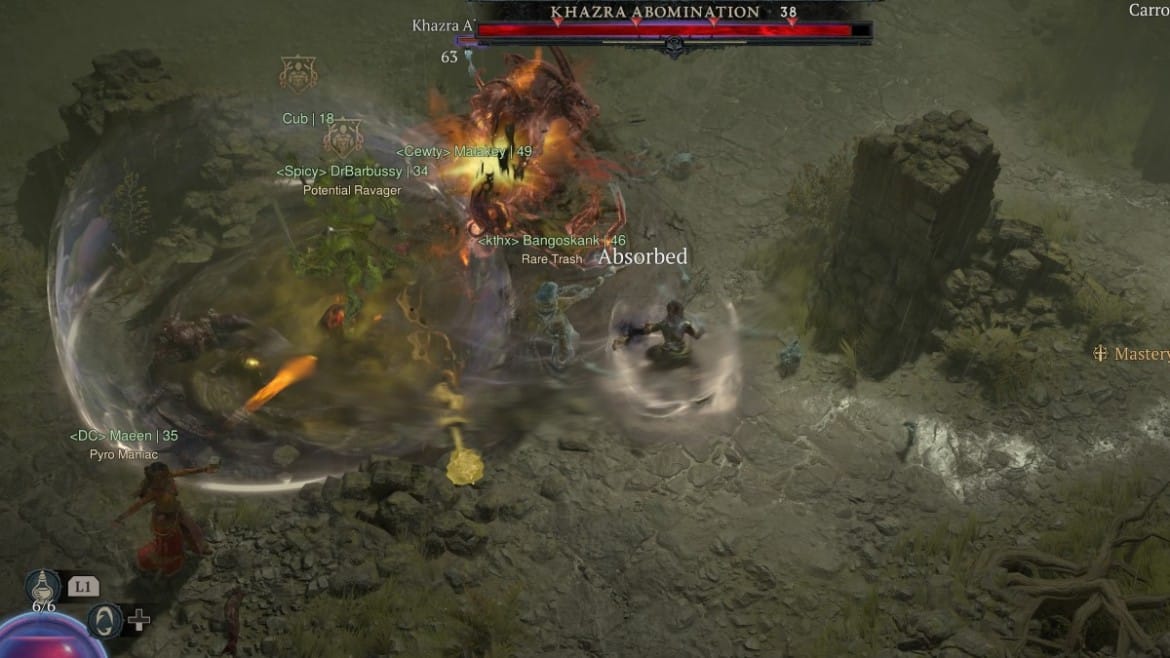This screenshot has width=1170, height=658.
Task: Click the circular swirl icon beside the plus
Action: tap(104, 620)
